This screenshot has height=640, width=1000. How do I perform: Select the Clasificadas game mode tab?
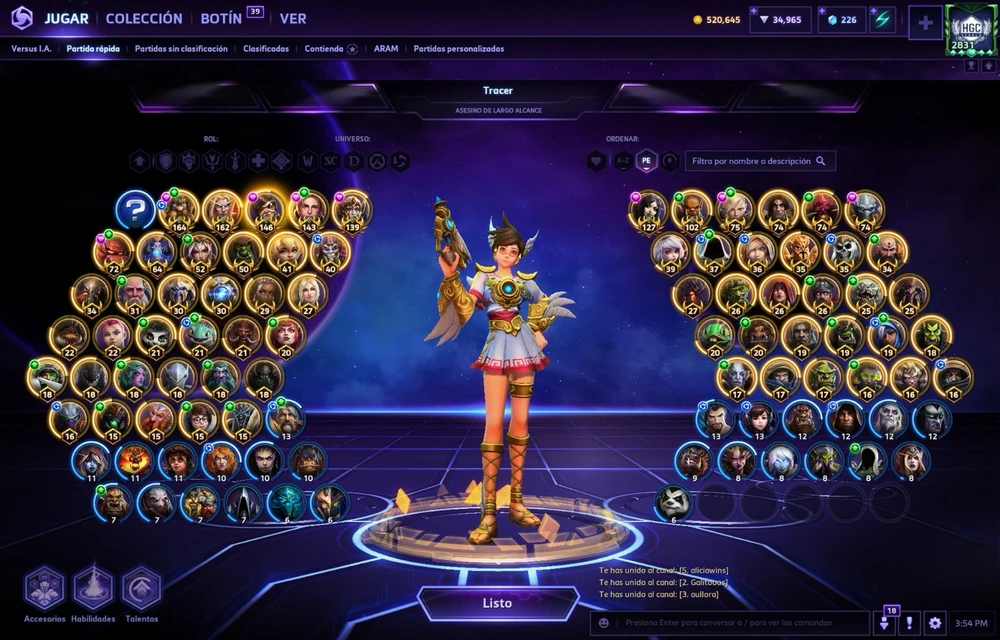click(x=265, y=48)
